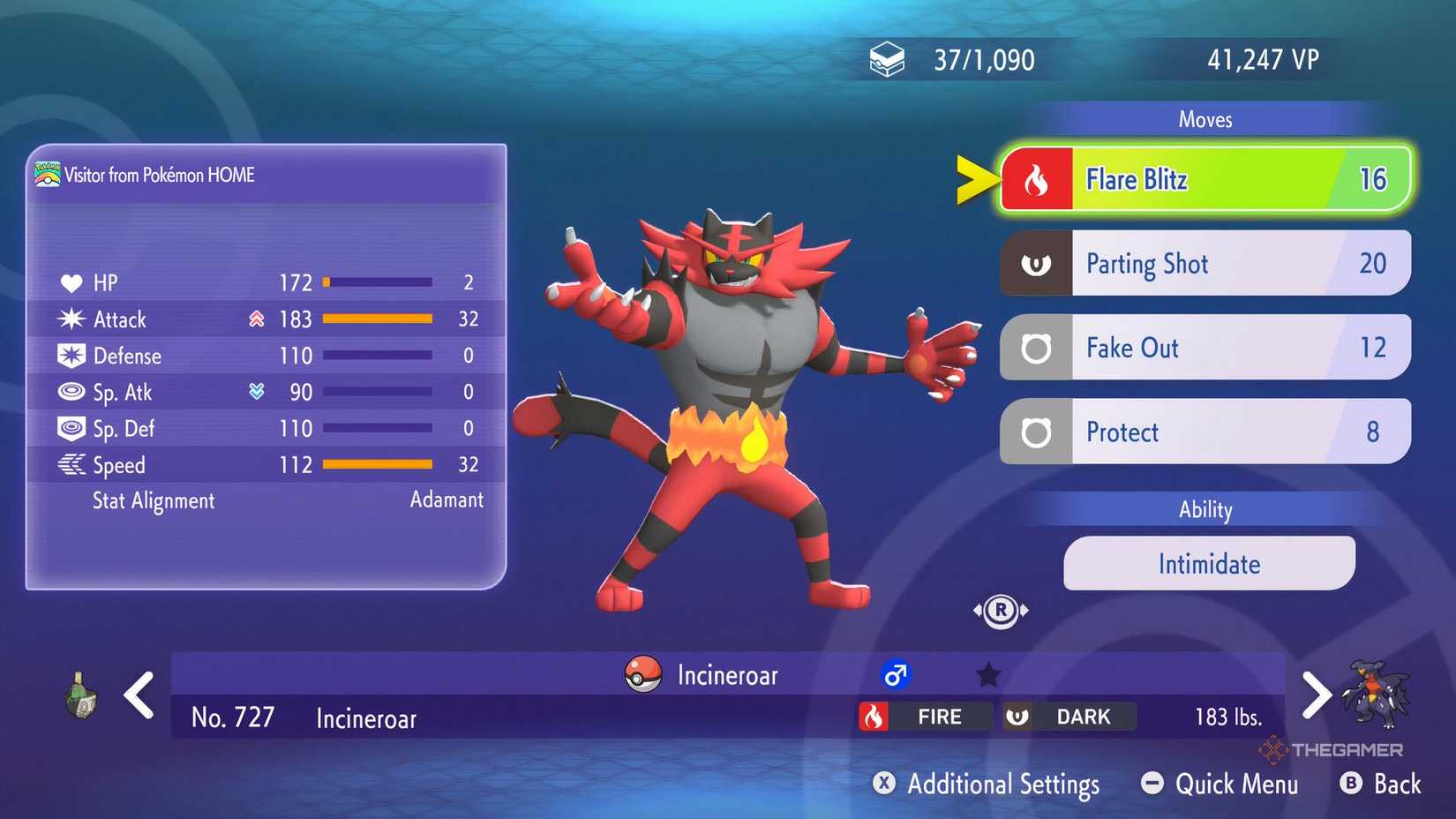Select the male gender symbol
The width and height of the screenshot is (1456, 819).
[894, 675]
